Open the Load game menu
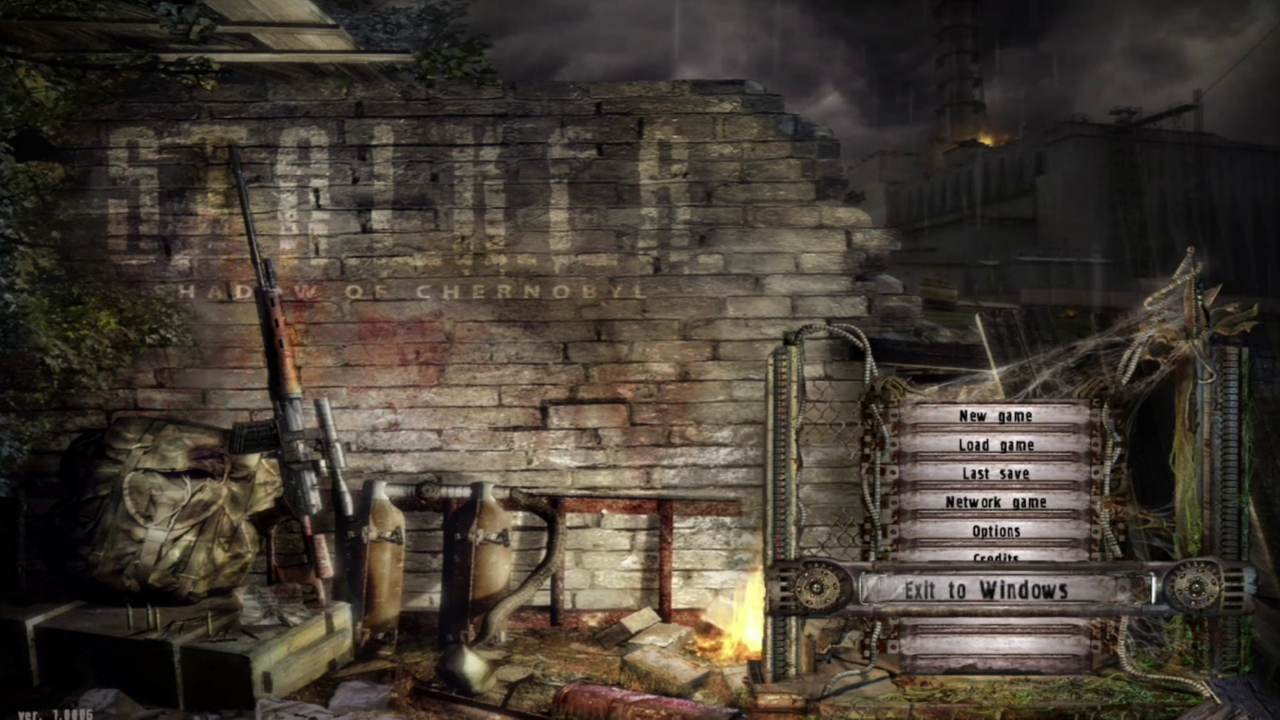Screen dimensions: 1280x720 point(995,445)
